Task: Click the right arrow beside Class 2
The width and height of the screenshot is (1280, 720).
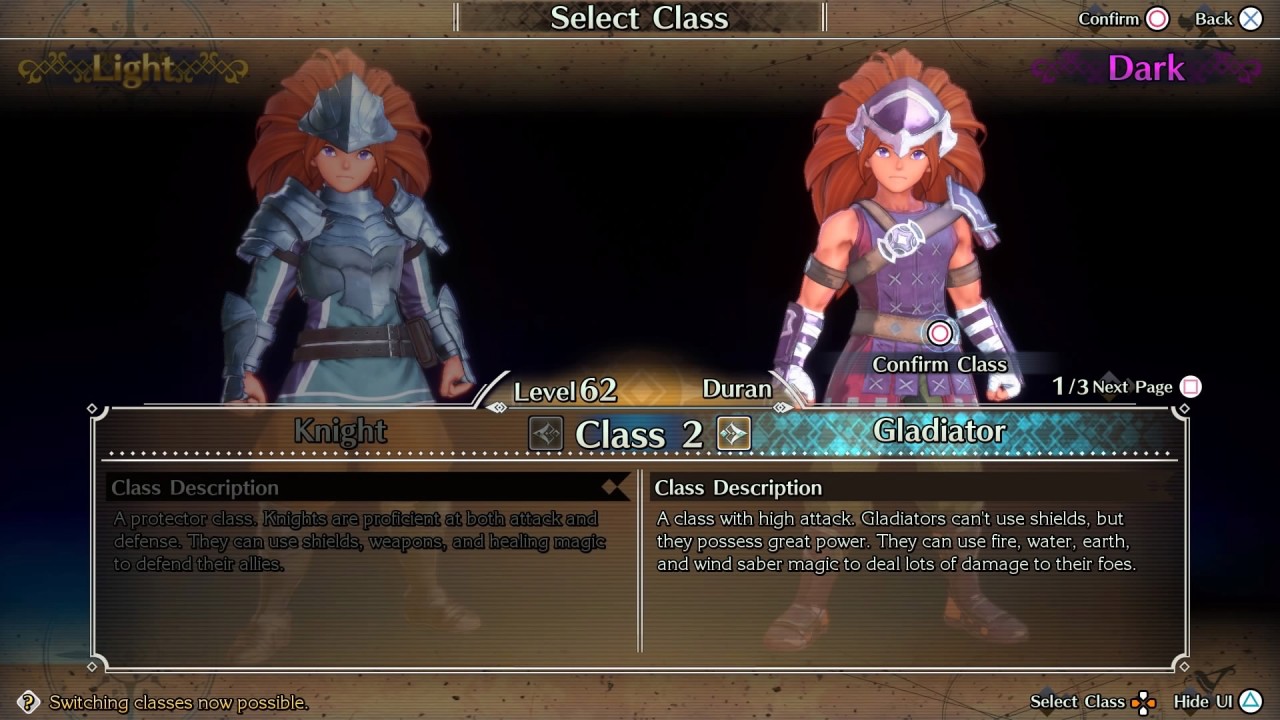Action: (733, 433)
